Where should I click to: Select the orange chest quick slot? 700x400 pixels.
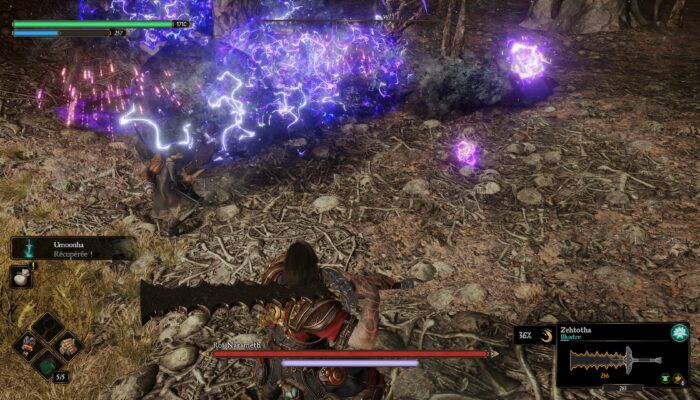[67, 346]
